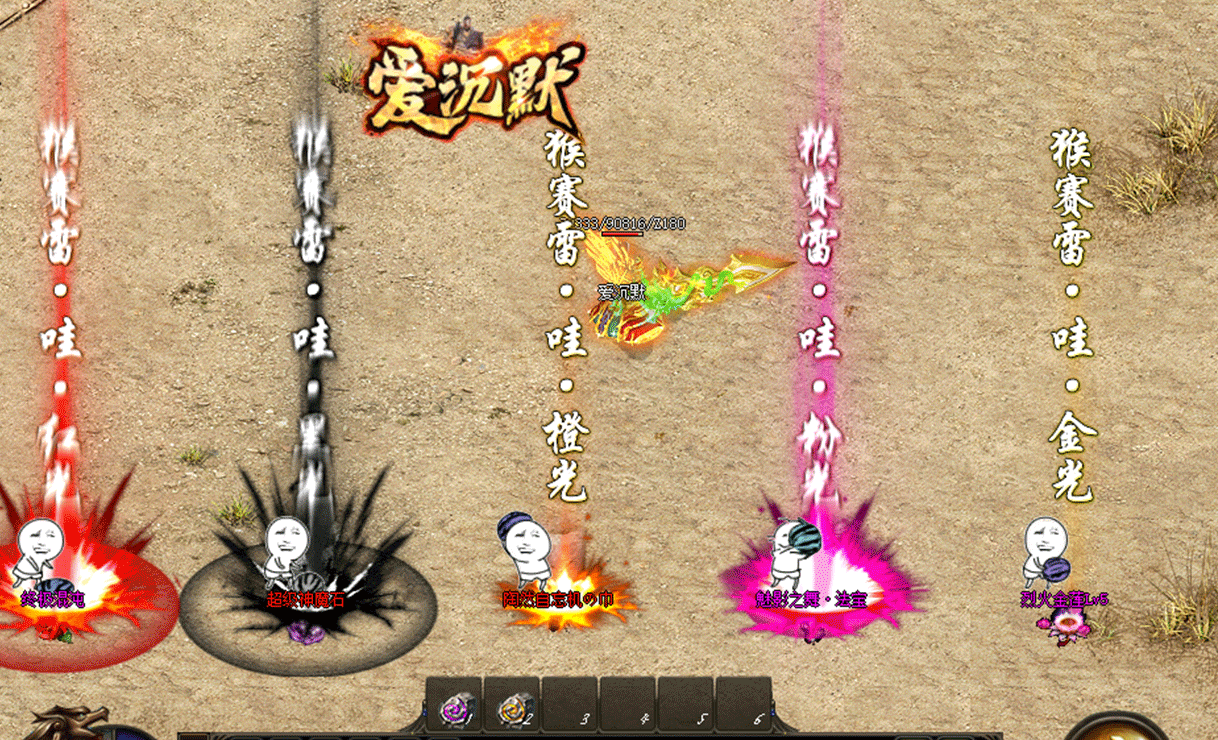Image resolution: width=1218 pixels, height=740 pixels.
Task: Select empty hotbar slot number 6
Action: coord(744,706)
